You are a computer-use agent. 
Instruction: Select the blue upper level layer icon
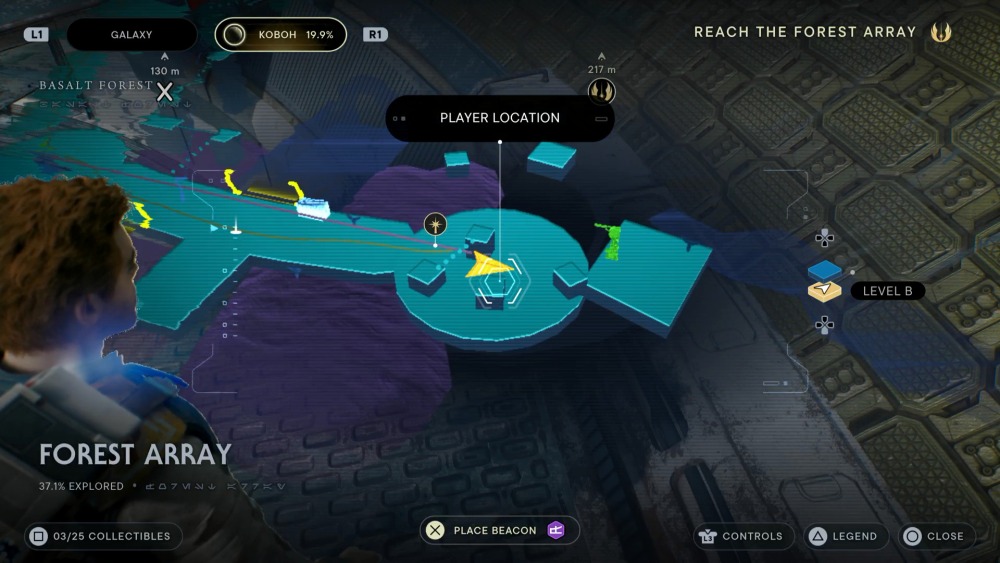[825, 269]
